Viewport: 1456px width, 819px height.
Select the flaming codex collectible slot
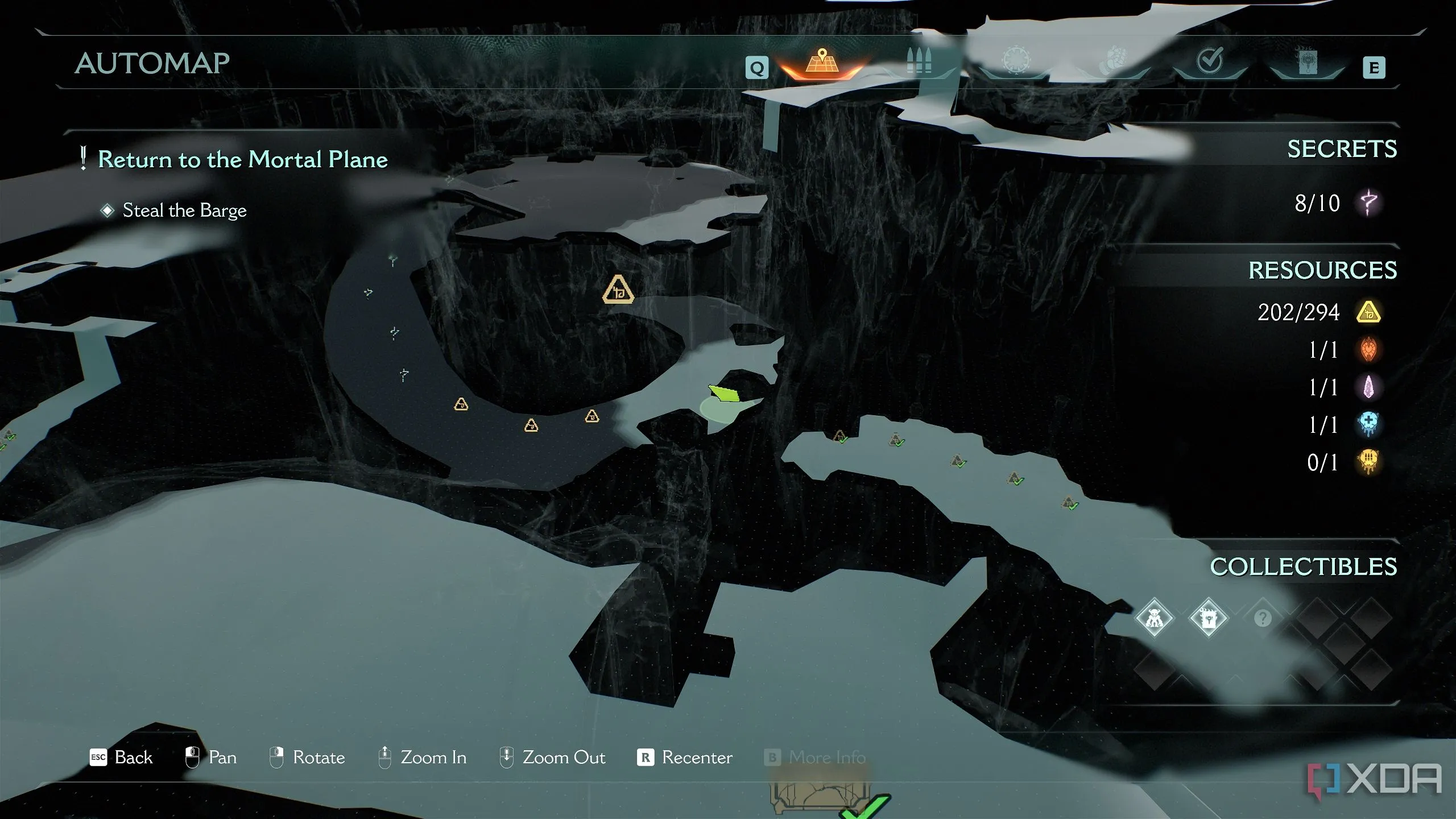[x=1208, y=618]
